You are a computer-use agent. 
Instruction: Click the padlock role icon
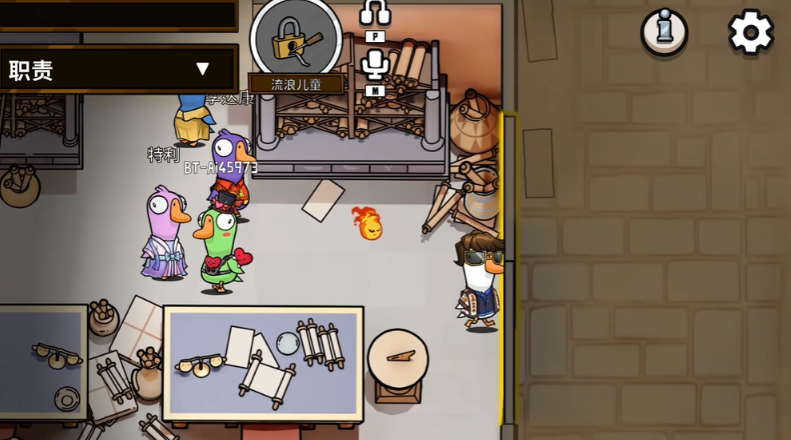(295, 40)
